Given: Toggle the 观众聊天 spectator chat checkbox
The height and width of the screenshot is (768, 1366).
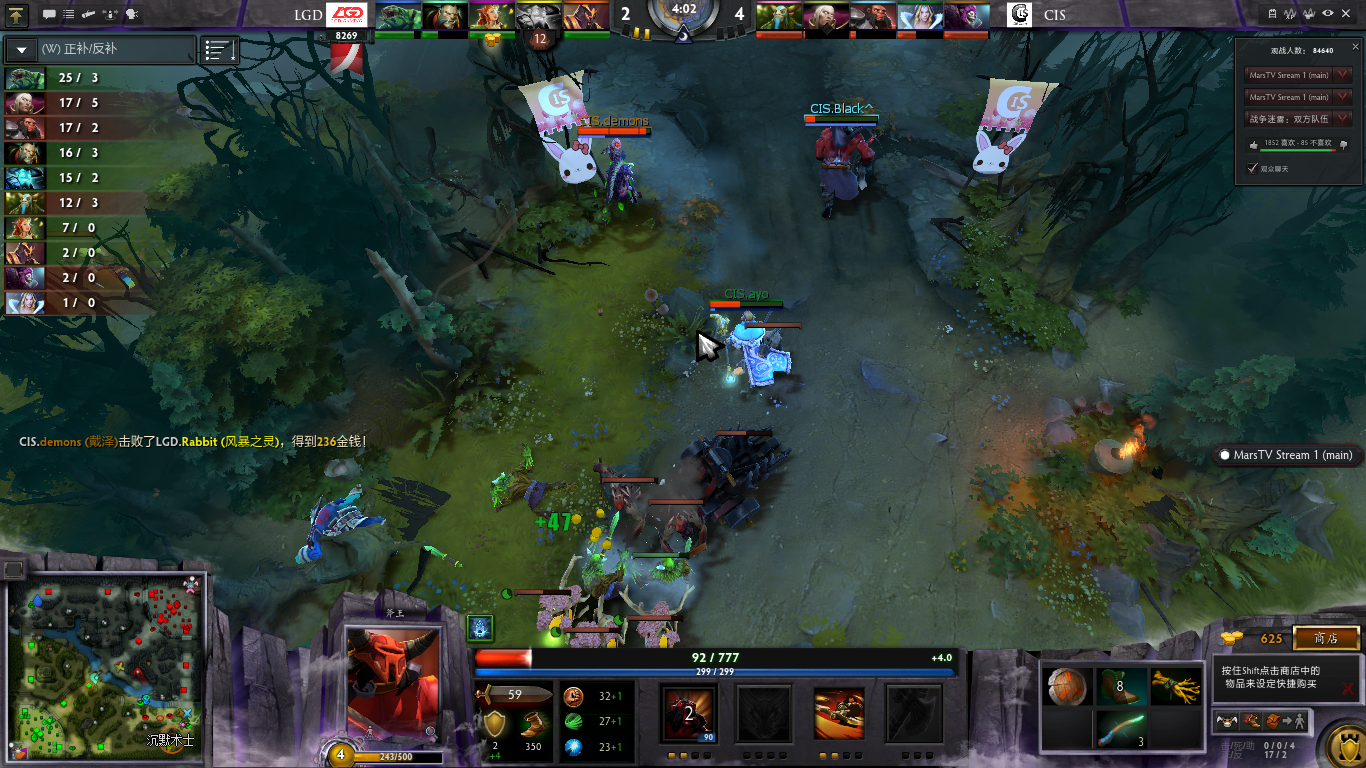Looking at the screenshot, I should (x=1252, y=168).
